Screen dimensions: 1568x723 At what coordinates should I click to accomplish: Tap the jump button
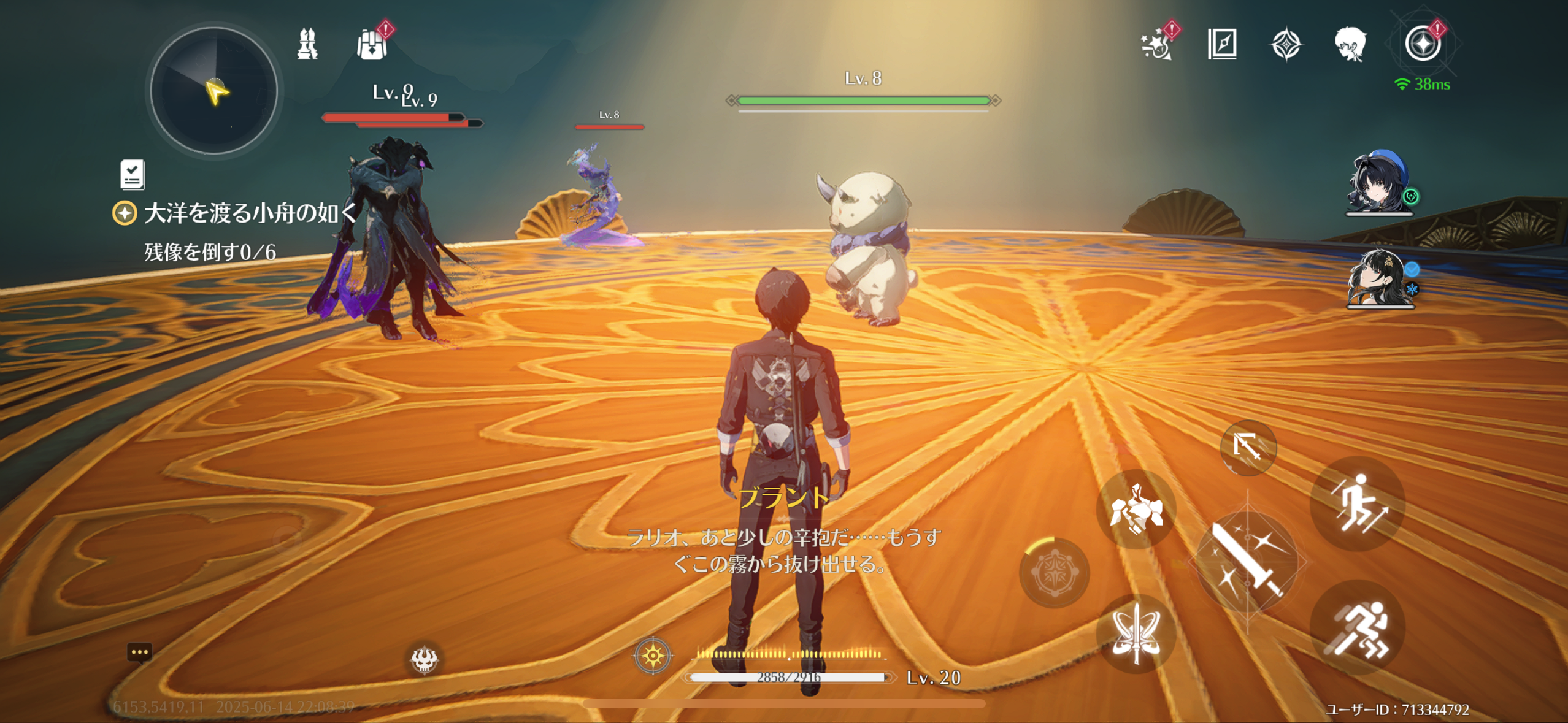pos(1358,503)
